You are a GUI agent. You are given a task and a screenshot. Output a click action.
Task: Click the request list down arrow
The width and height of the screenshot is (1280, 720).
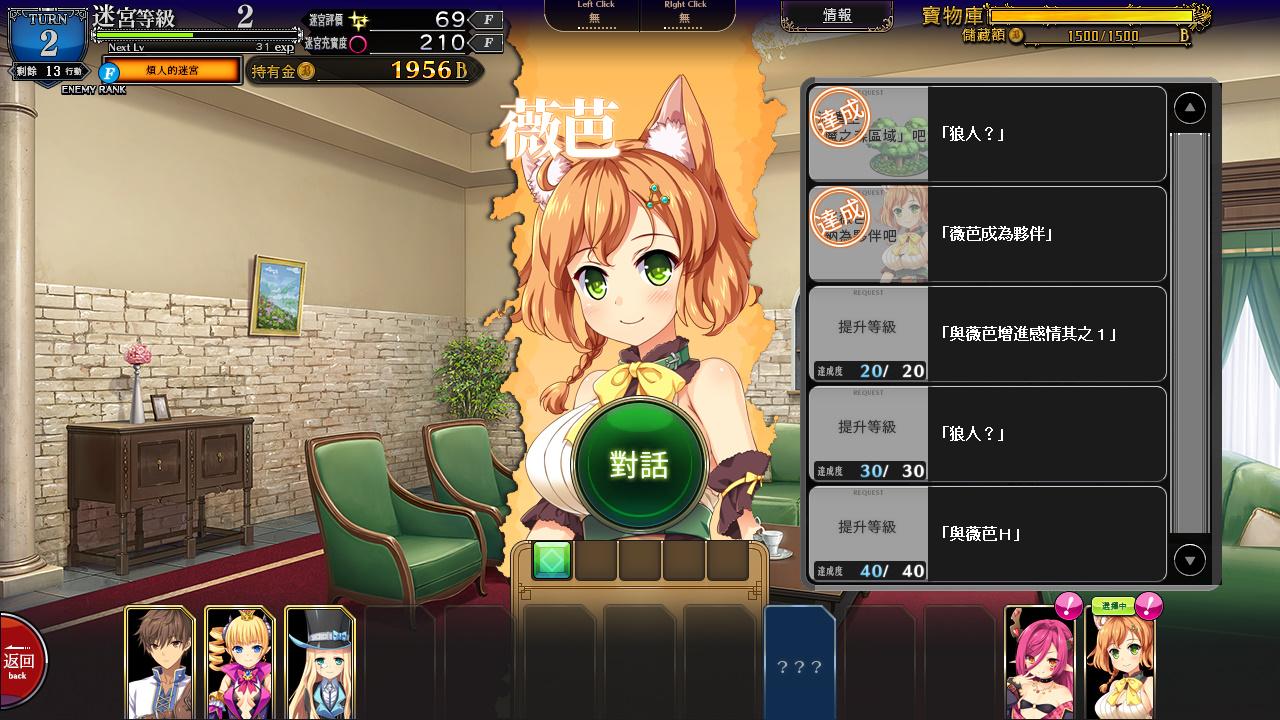tap(1189, 560)
